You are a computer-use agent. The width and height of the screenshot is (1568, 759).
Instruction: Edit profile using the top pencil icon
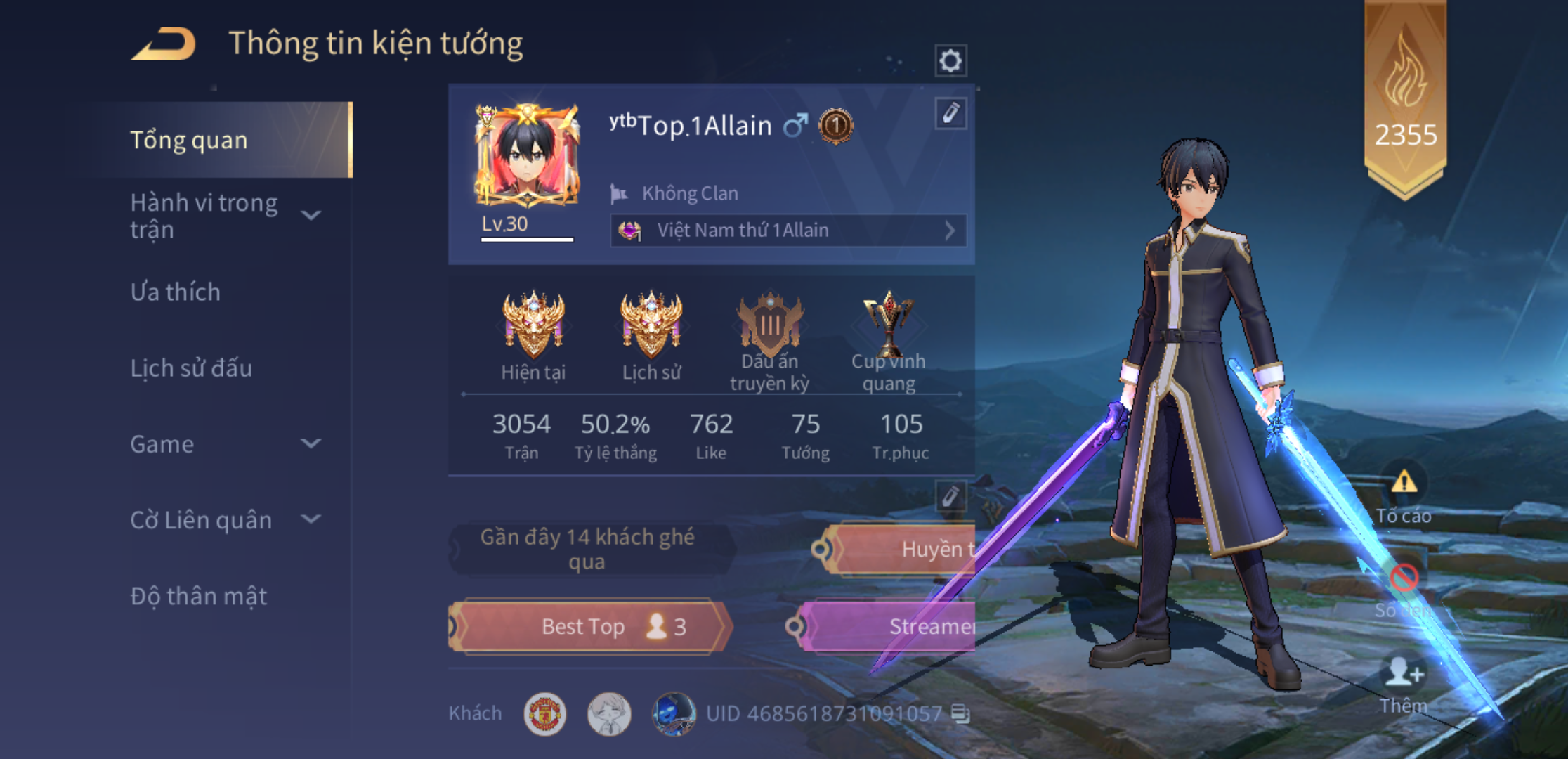(950, 113)
